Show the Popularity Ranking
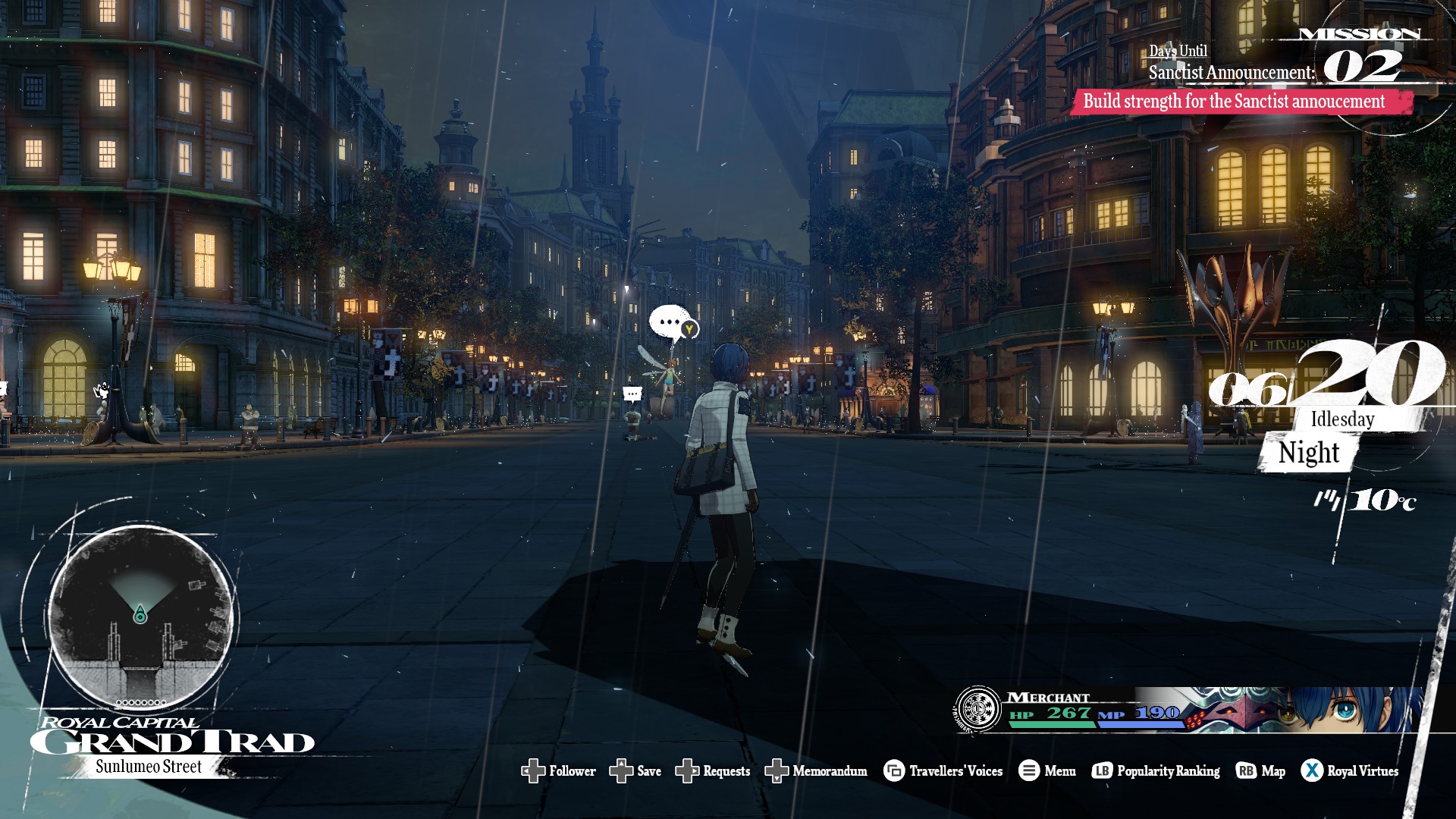The image size is (1456, 819). (x=1156, y=771)
